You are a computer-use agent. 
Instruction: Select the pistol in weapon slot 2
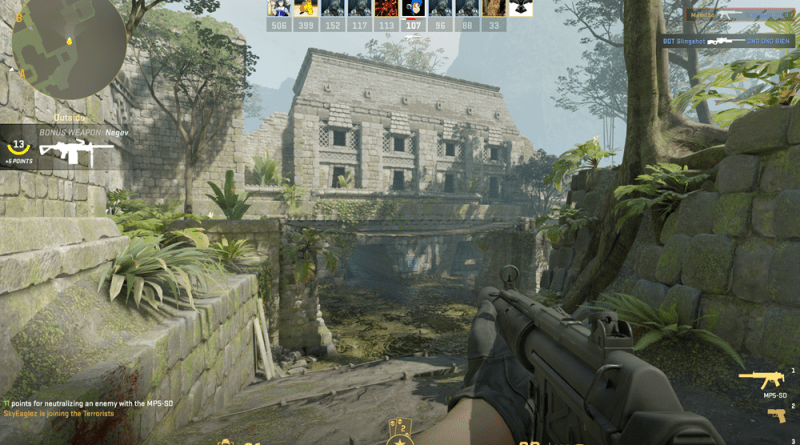[x=777, y=414]
